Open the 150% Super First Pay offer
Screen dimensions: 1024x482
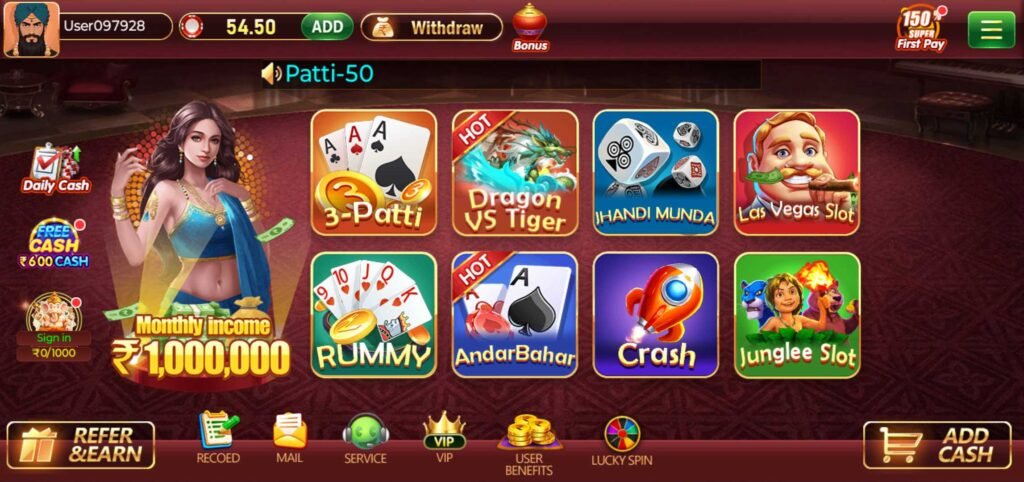(920, 28)
